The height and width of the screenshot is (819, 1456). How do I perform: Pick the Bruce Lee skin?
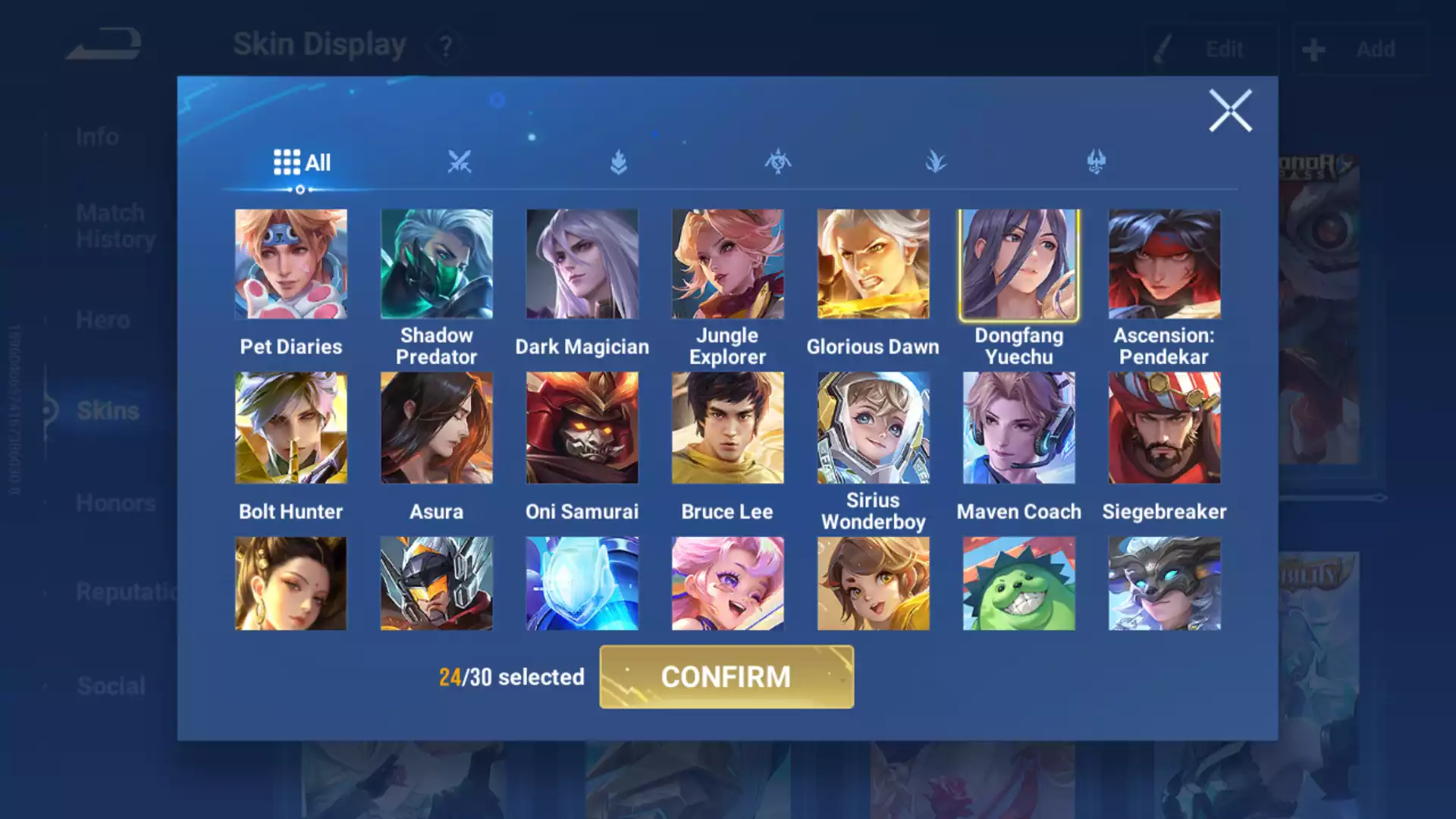click(x=727, y=428)
